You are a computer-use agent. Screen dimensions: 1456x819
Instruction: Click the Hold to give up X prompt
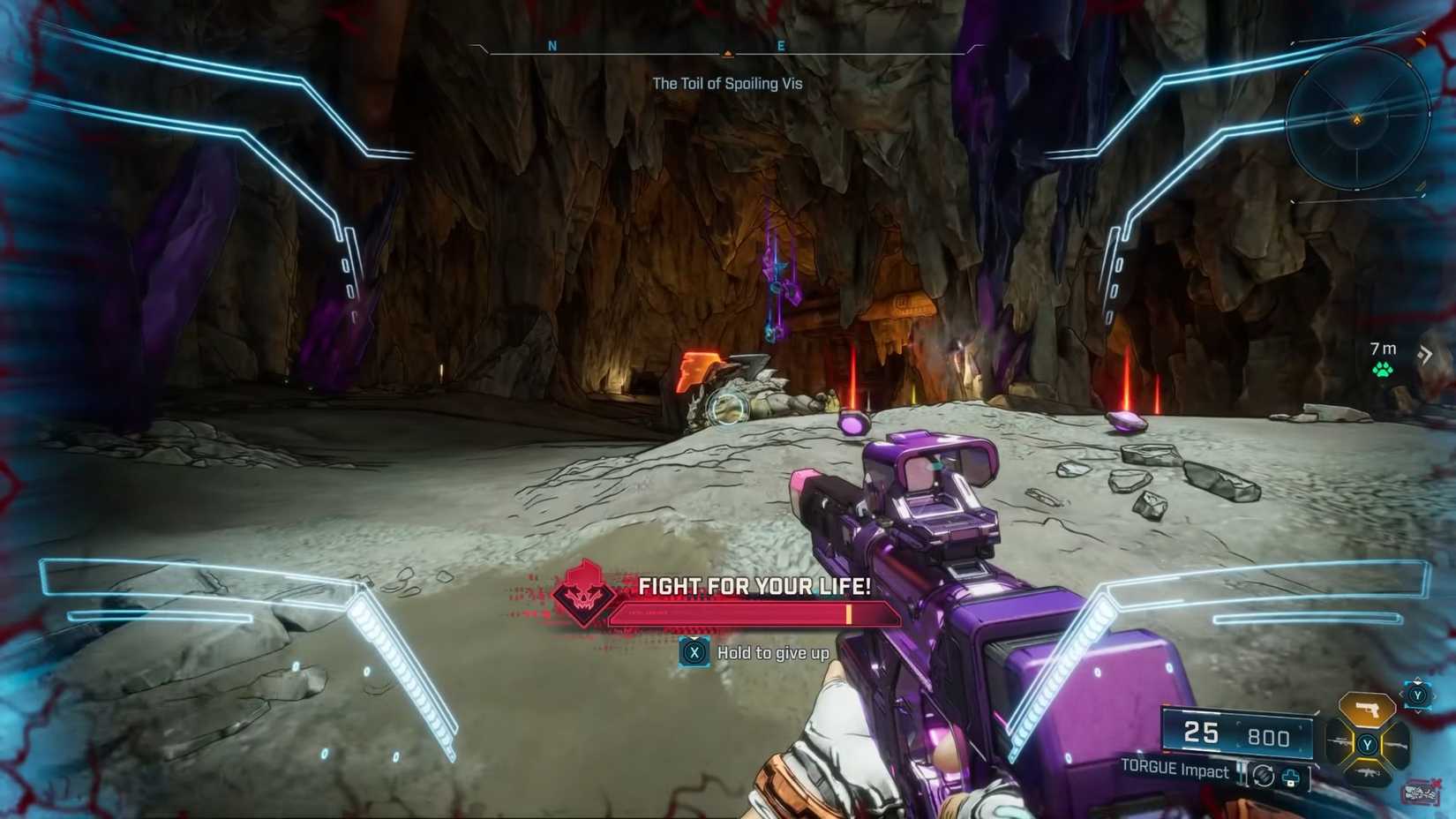pos(694,653)
